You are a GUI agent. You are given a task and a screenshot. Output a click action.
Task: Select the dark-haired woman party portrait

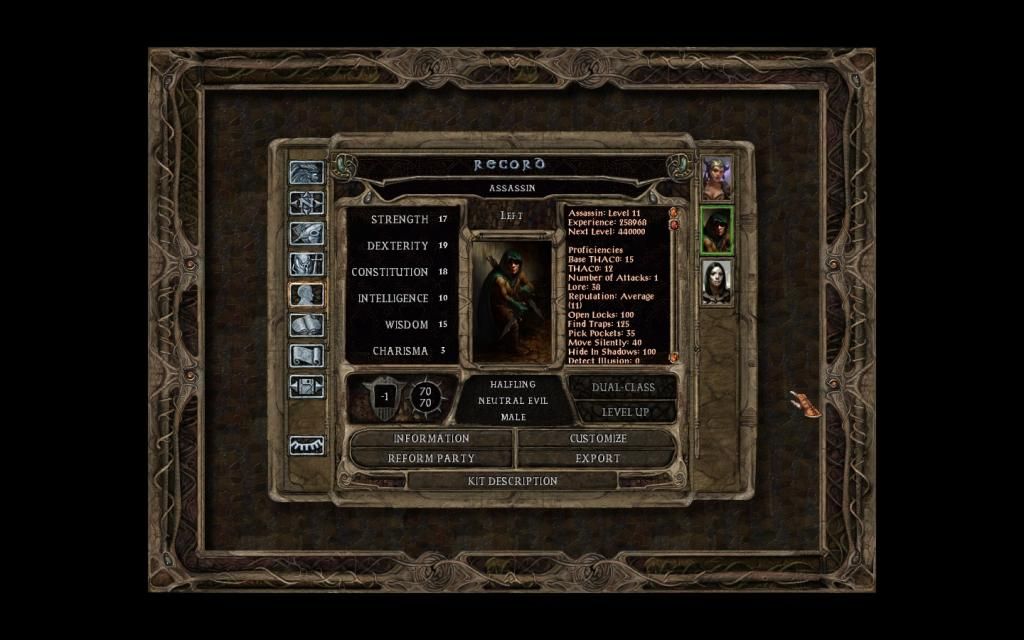(717, 282)
